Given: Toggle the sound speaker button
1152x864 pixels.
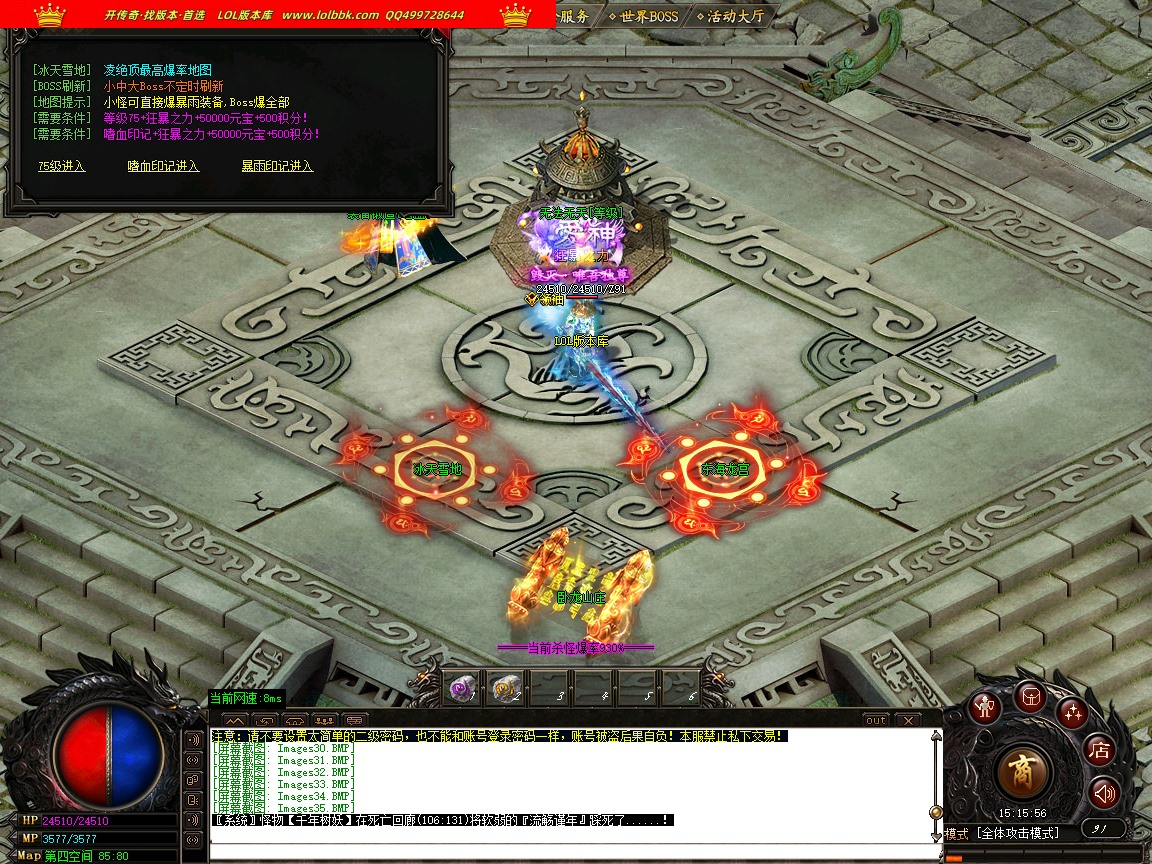Looking at the screenshot, I should pos(1103,794).
